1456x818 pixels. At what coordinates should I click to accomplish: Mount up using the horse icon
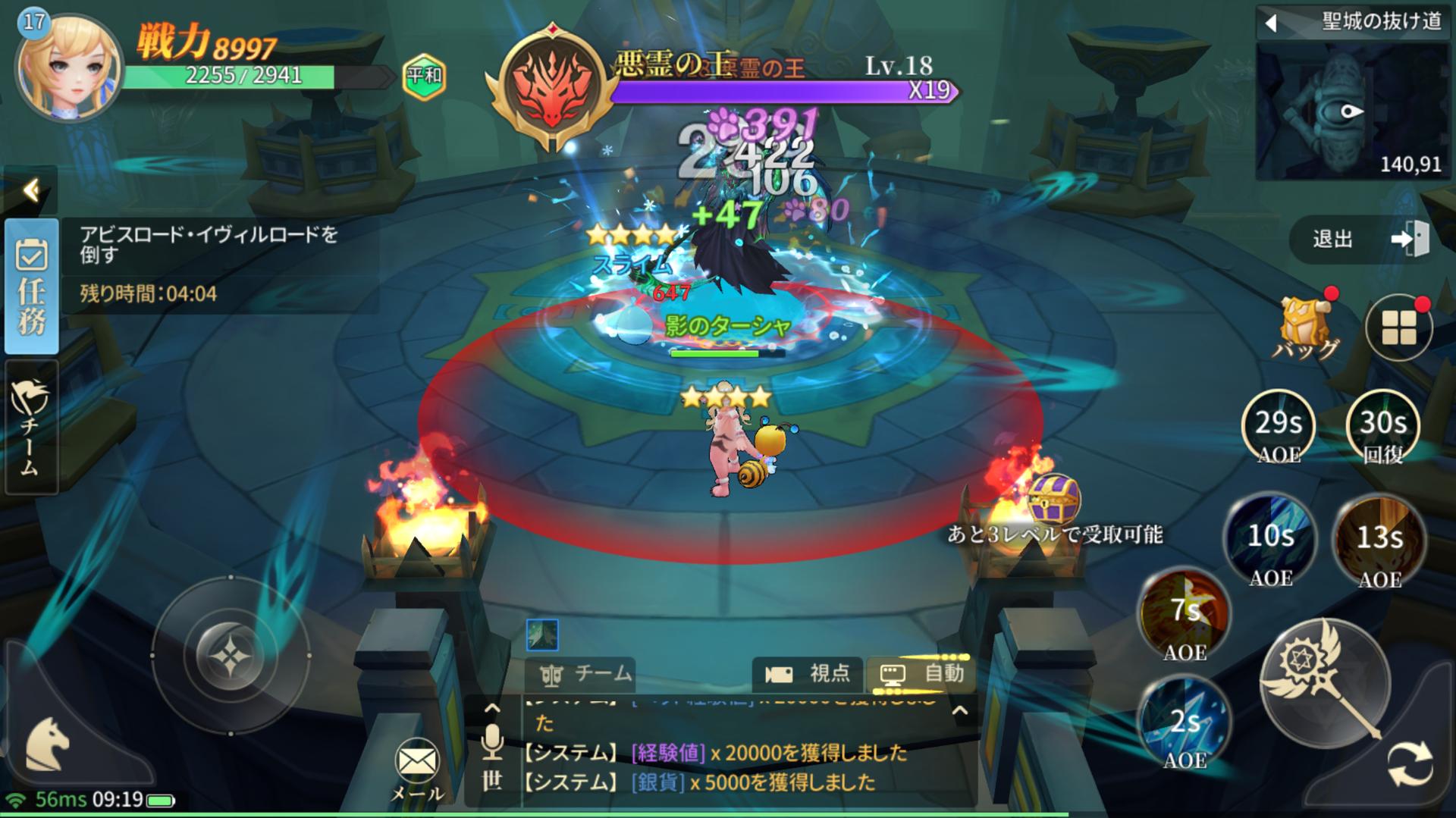49,744
